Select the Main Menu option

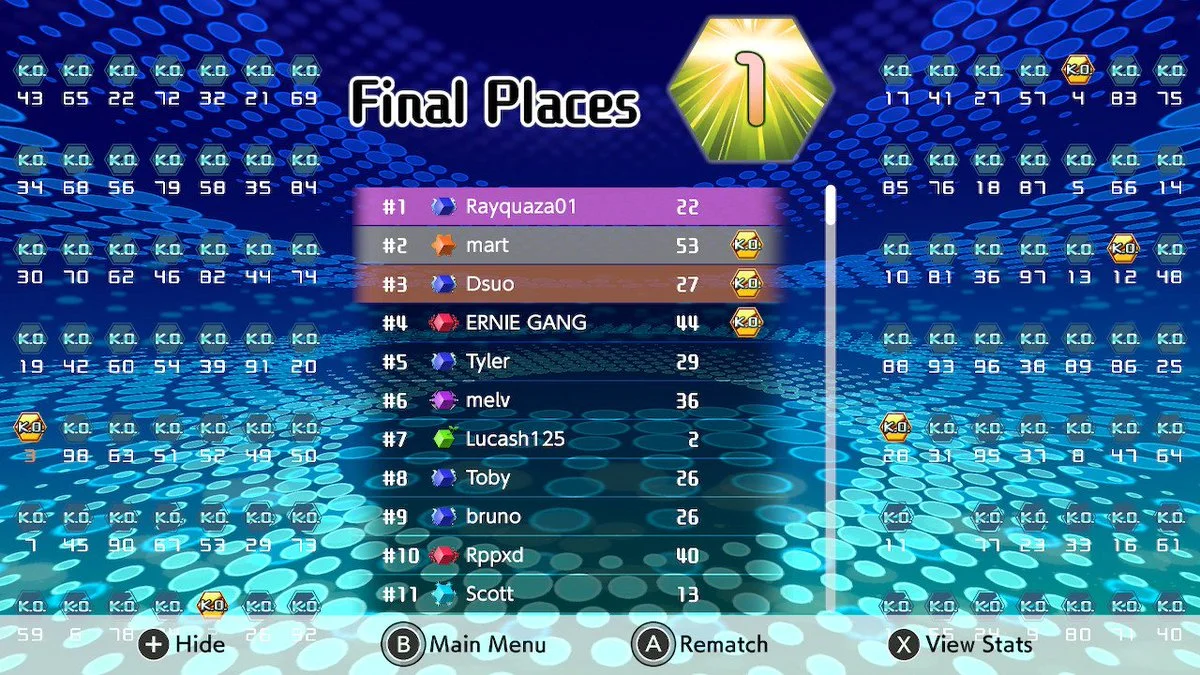(465, 644)
